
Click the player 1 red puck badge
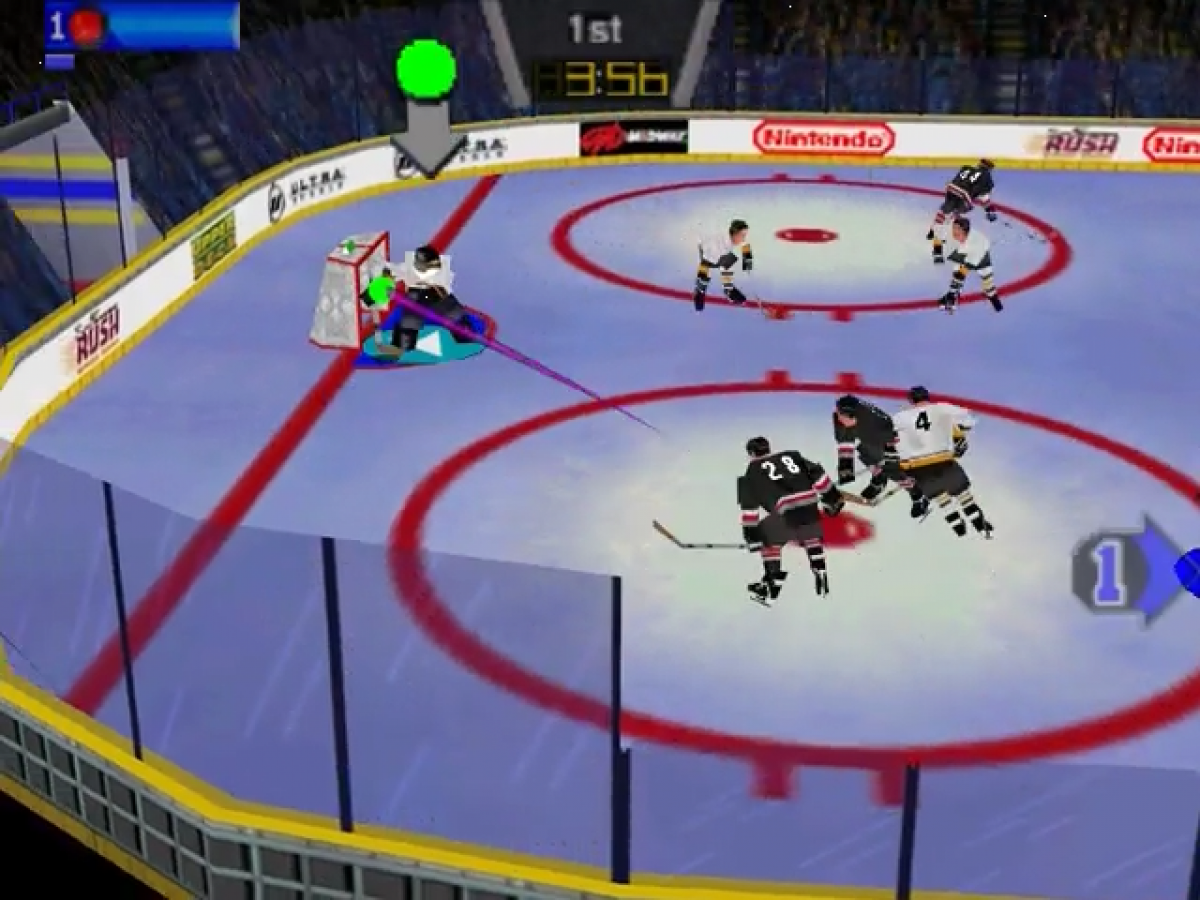point(86,27)
